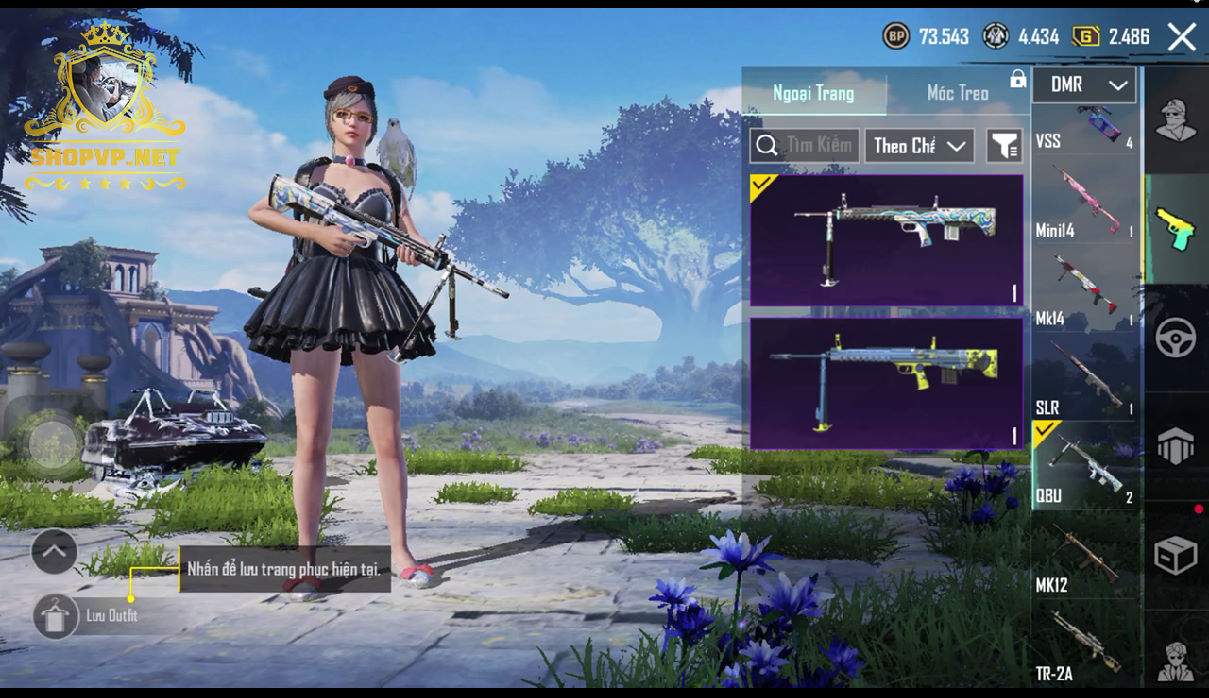1209x698 pixels.
Task: Switch to the vehicle steering wheel category
Action: [x=1176, y=338]
